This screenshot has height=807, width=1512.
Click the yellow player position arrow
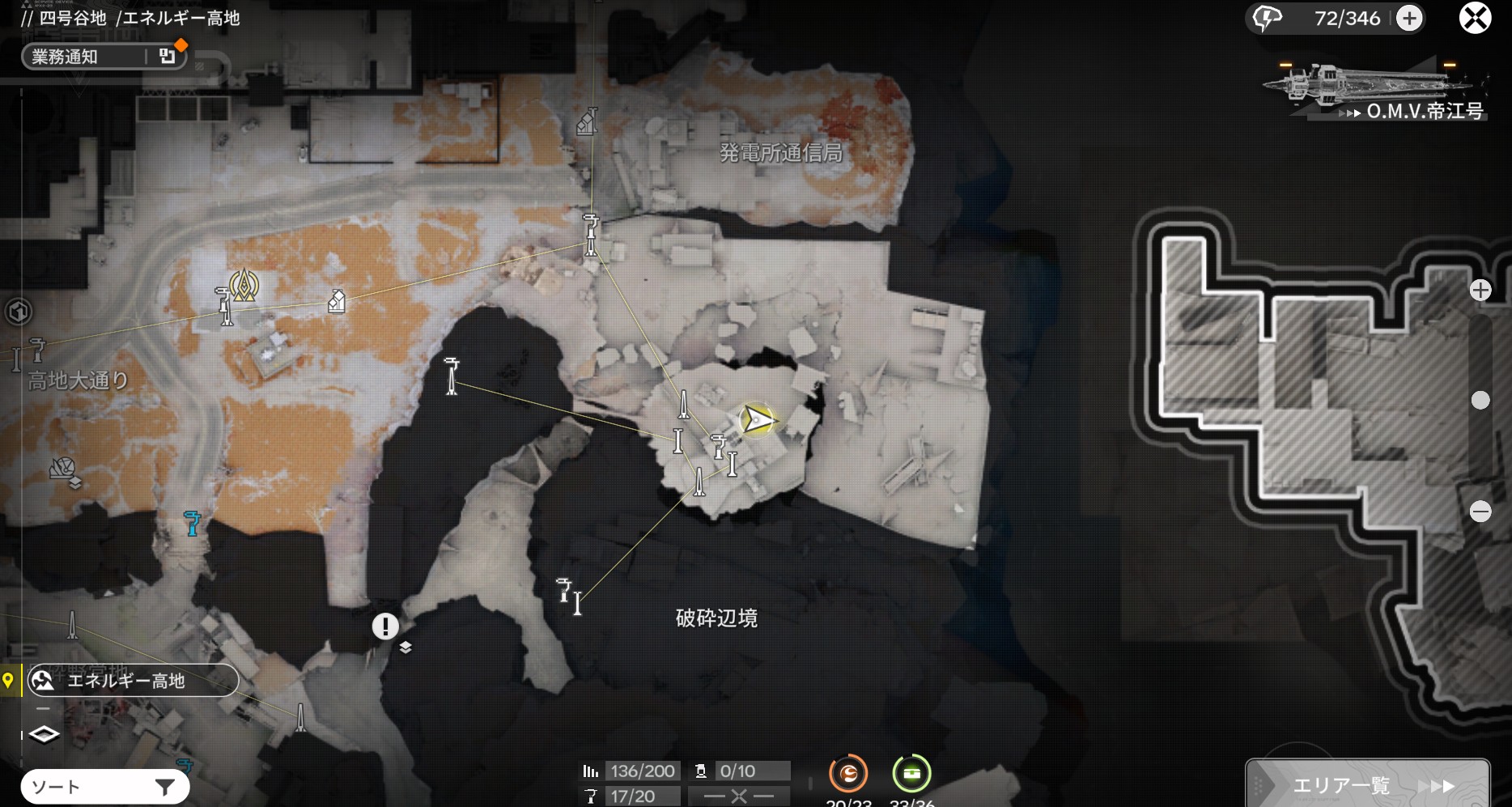757,419
